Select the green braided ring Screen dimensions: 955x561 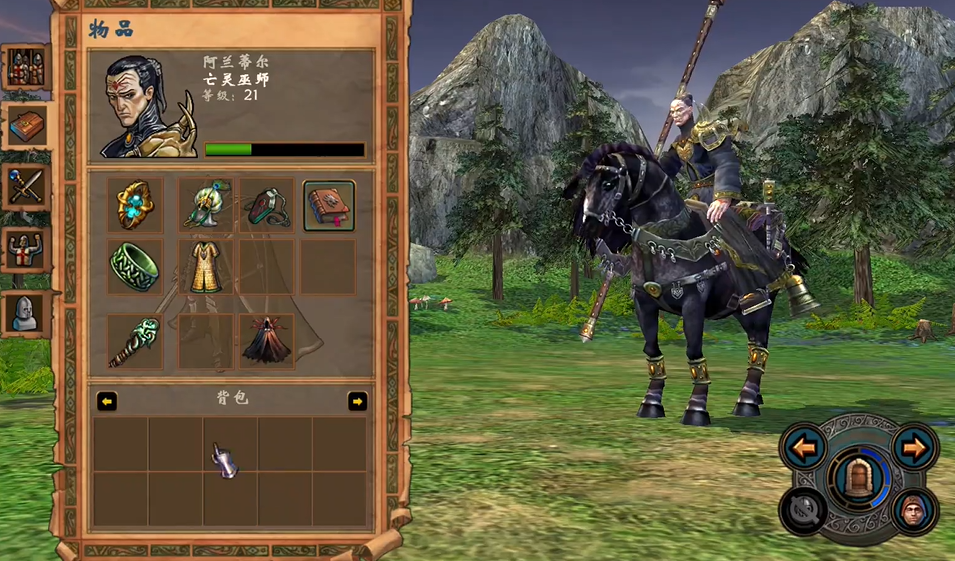coord(134,267)
